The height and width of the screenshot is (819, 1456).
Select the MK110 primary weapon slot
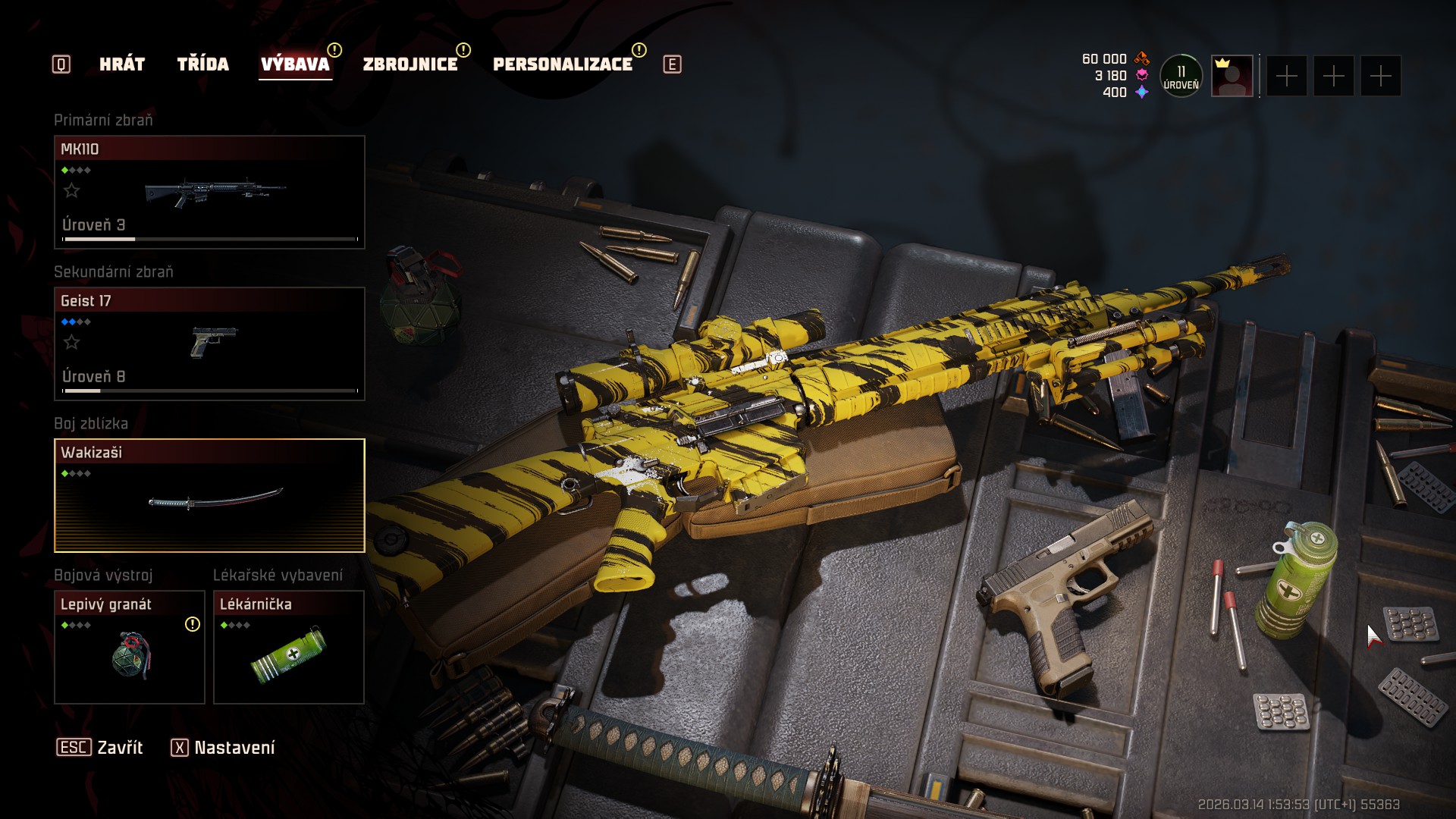209,192
